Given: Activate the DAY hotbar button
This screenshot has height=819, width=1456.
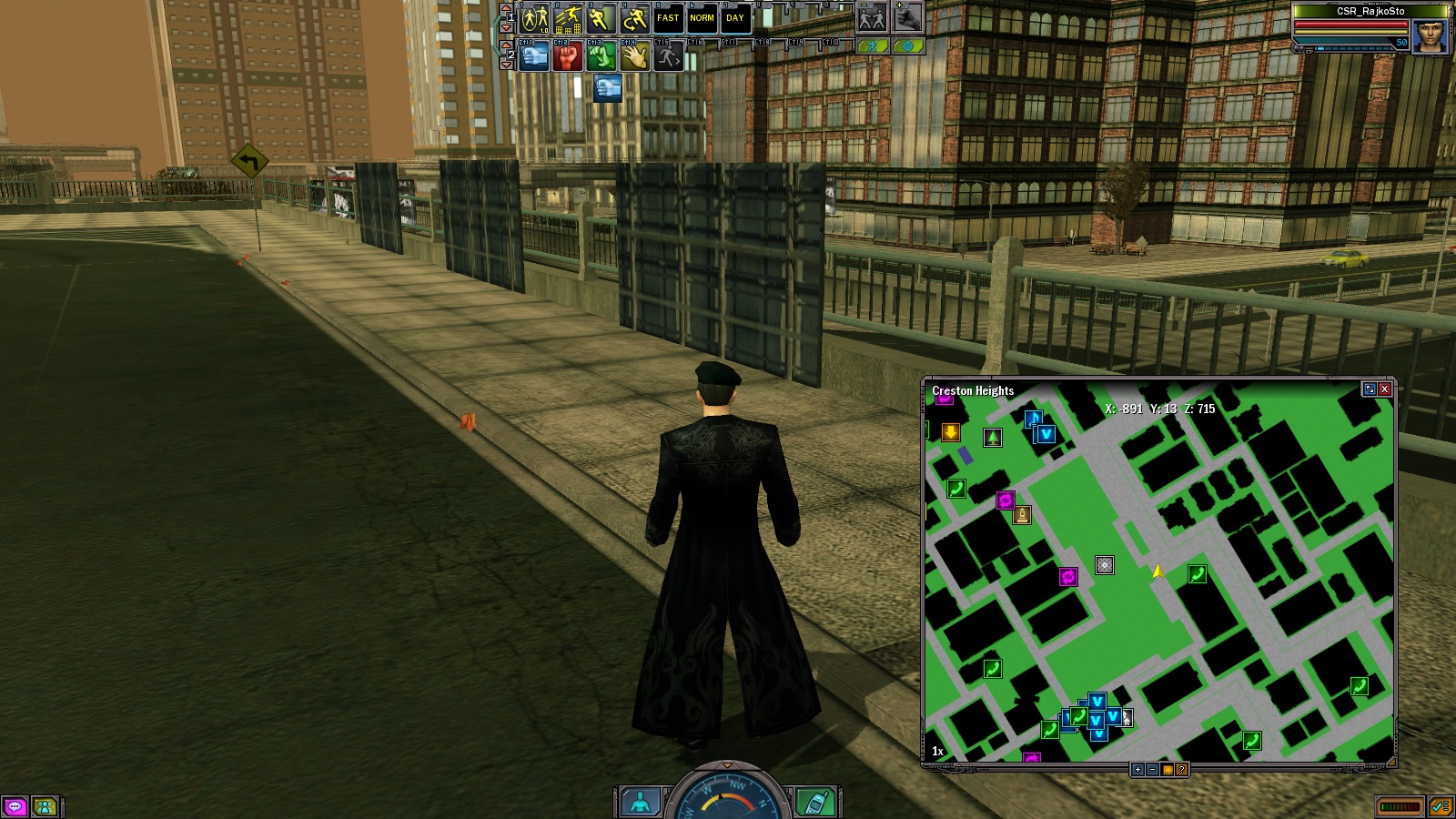Looking at the screenshot, I should 735,18.
